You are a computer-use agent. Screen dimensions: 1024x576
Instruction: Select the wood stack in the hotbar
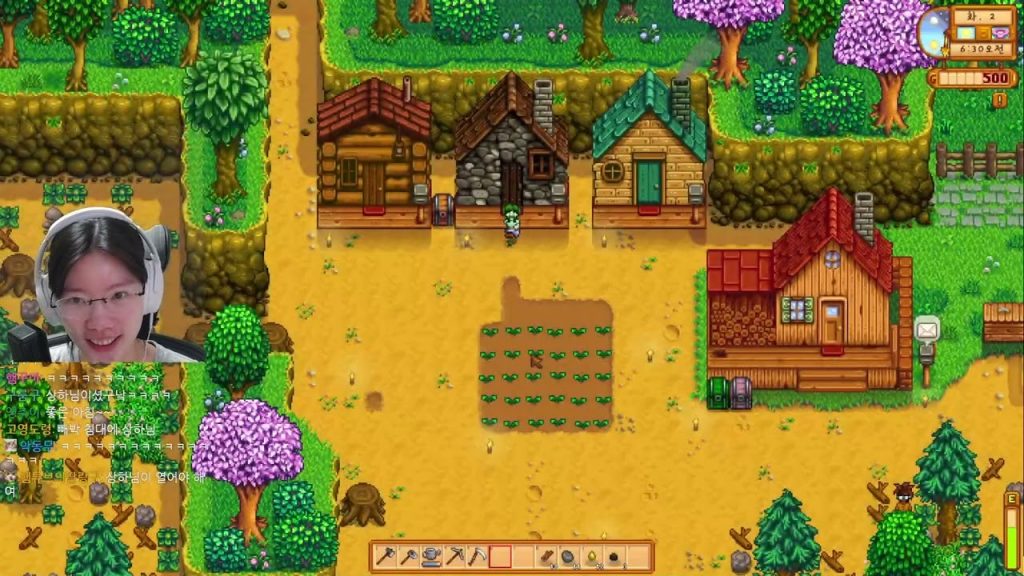click(x=547, y=556)
